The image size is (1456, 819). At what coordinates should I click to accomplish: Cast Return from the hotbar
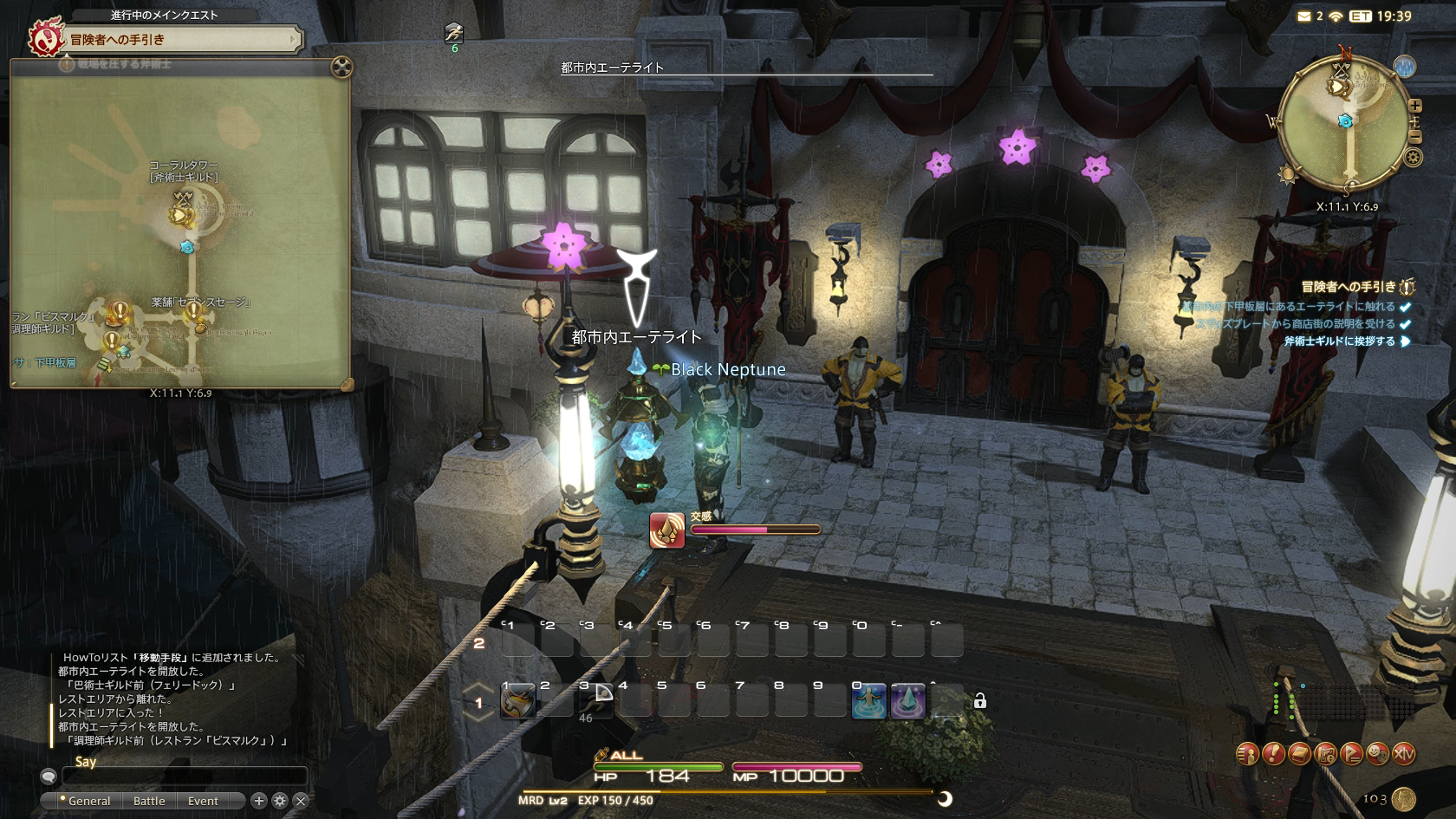pos(869,700)
